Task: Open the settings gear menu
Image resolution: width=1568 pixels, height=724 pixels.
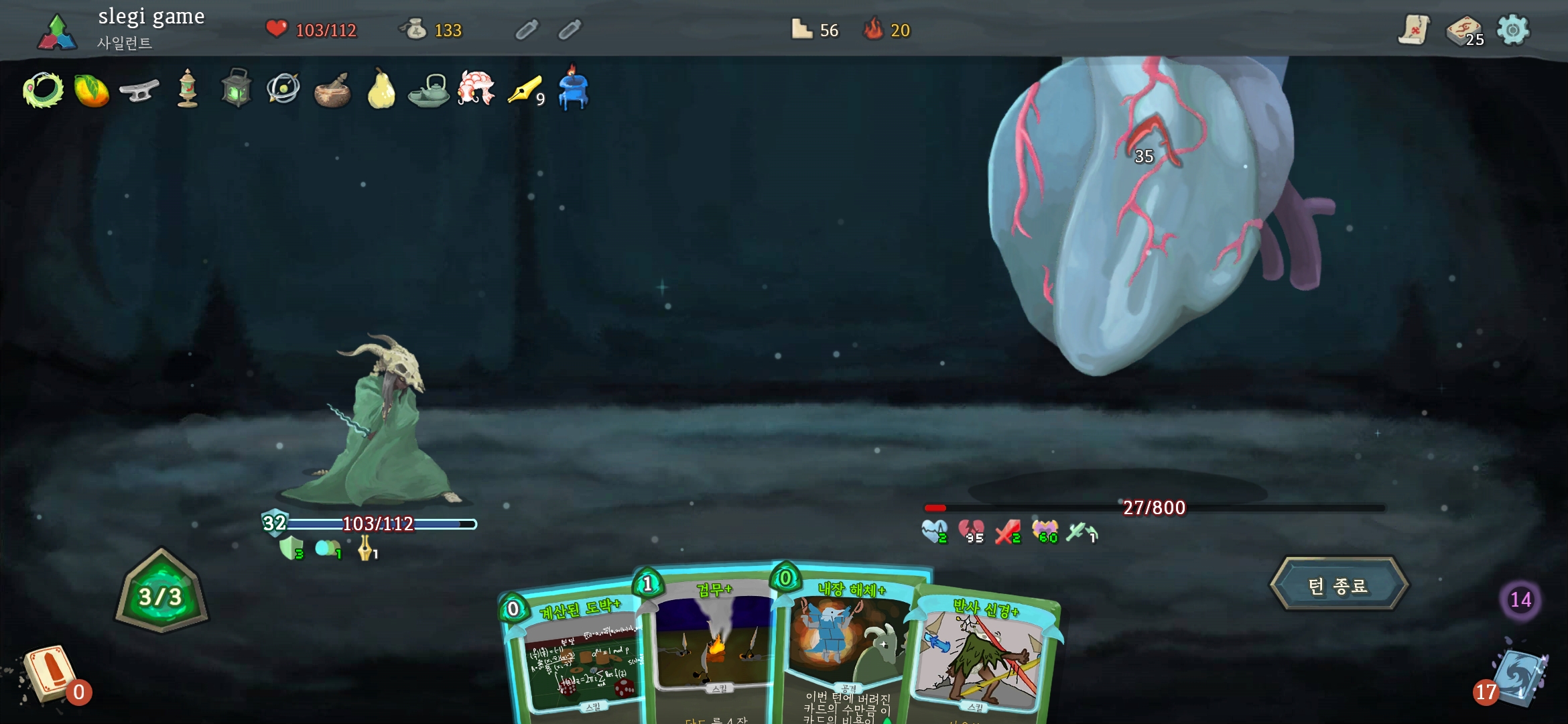Action: point(1513,30)
